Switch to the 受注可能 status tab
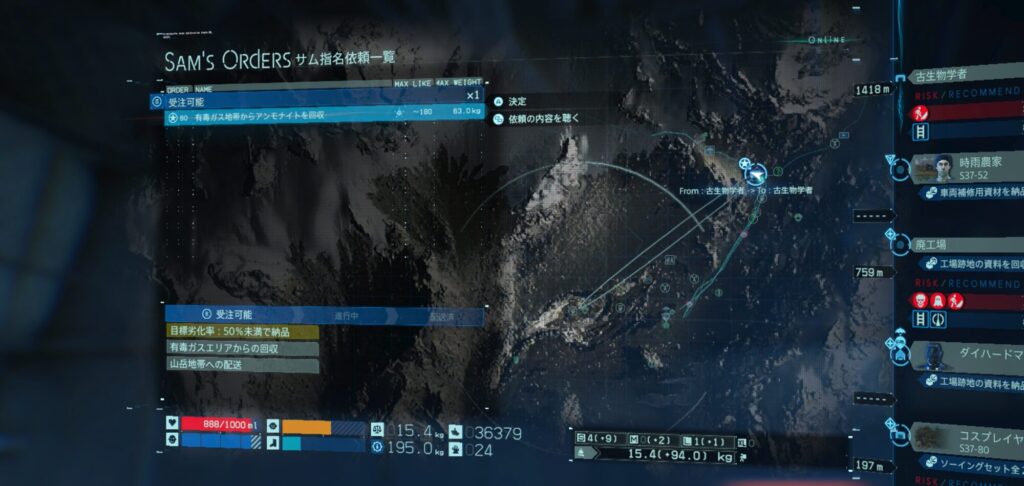Screen dimensions: 1024x486 233,315
